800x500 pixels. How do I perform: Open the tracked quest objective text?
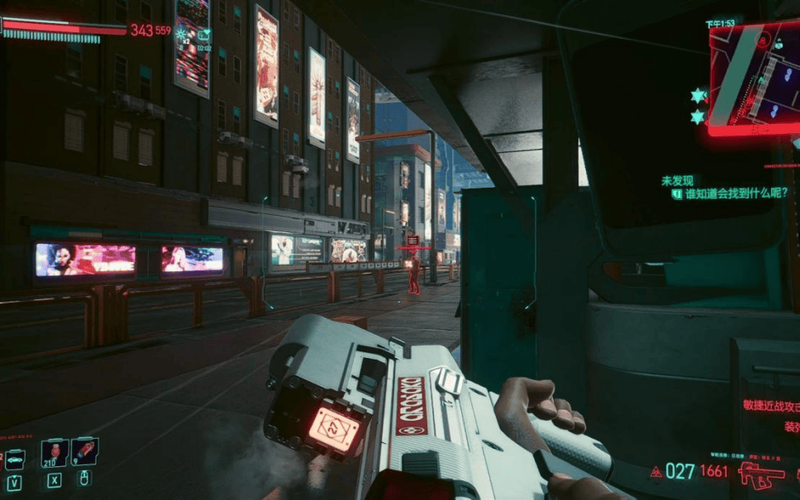[x=728, y=193]
